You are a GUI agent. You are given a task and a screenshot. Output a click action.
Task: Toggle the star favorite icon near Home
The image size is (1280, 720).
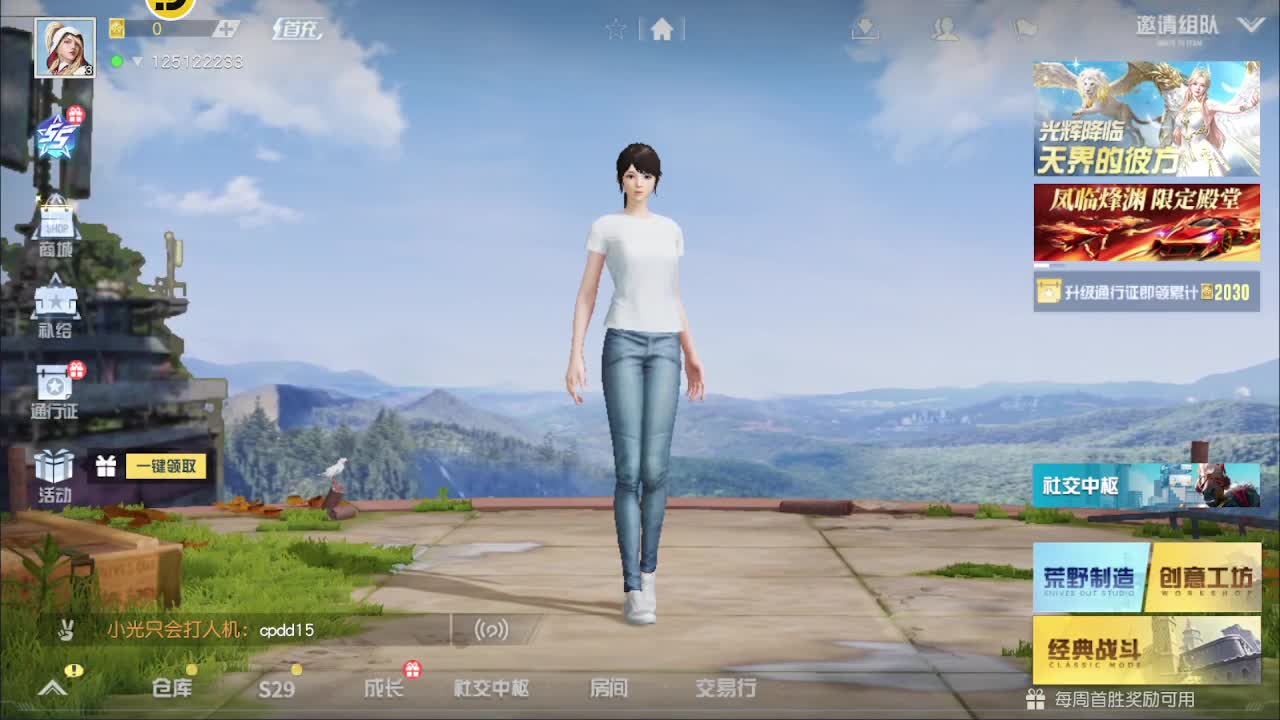coord(616,29)
